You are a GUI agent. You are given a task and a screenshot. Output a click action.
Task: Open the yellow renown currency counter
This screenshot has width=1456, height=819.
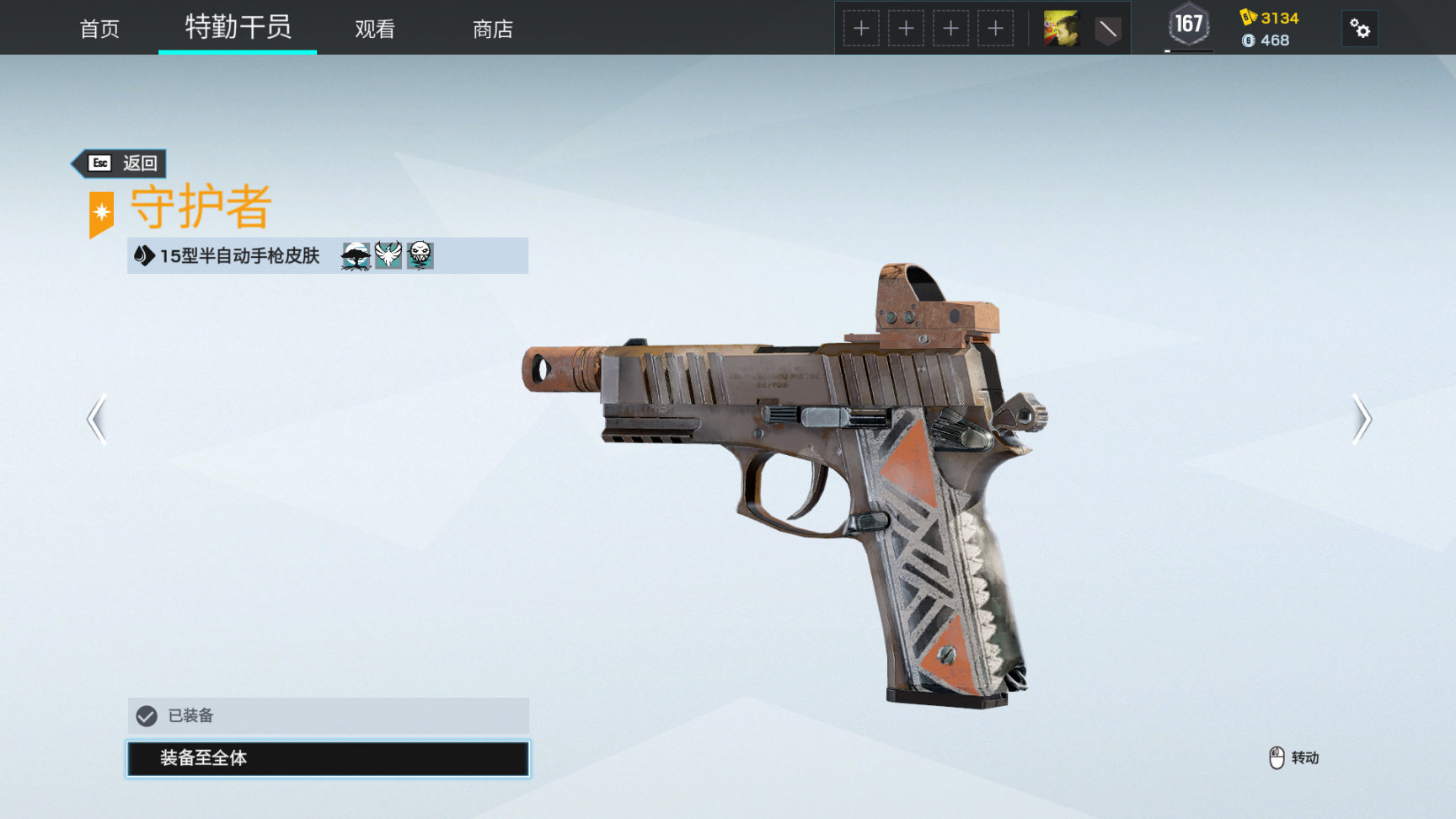pos(1270,18)
